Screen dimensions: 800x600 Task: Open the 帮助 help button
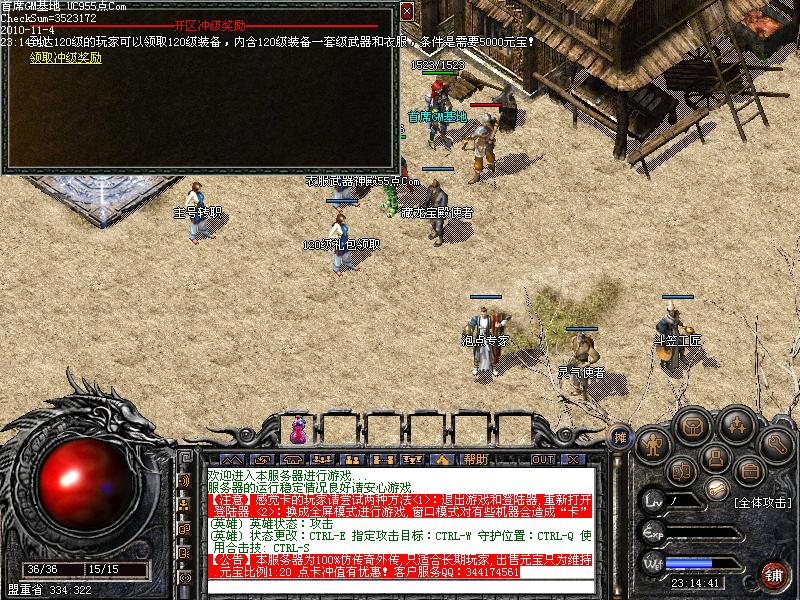tap(475, 459)
